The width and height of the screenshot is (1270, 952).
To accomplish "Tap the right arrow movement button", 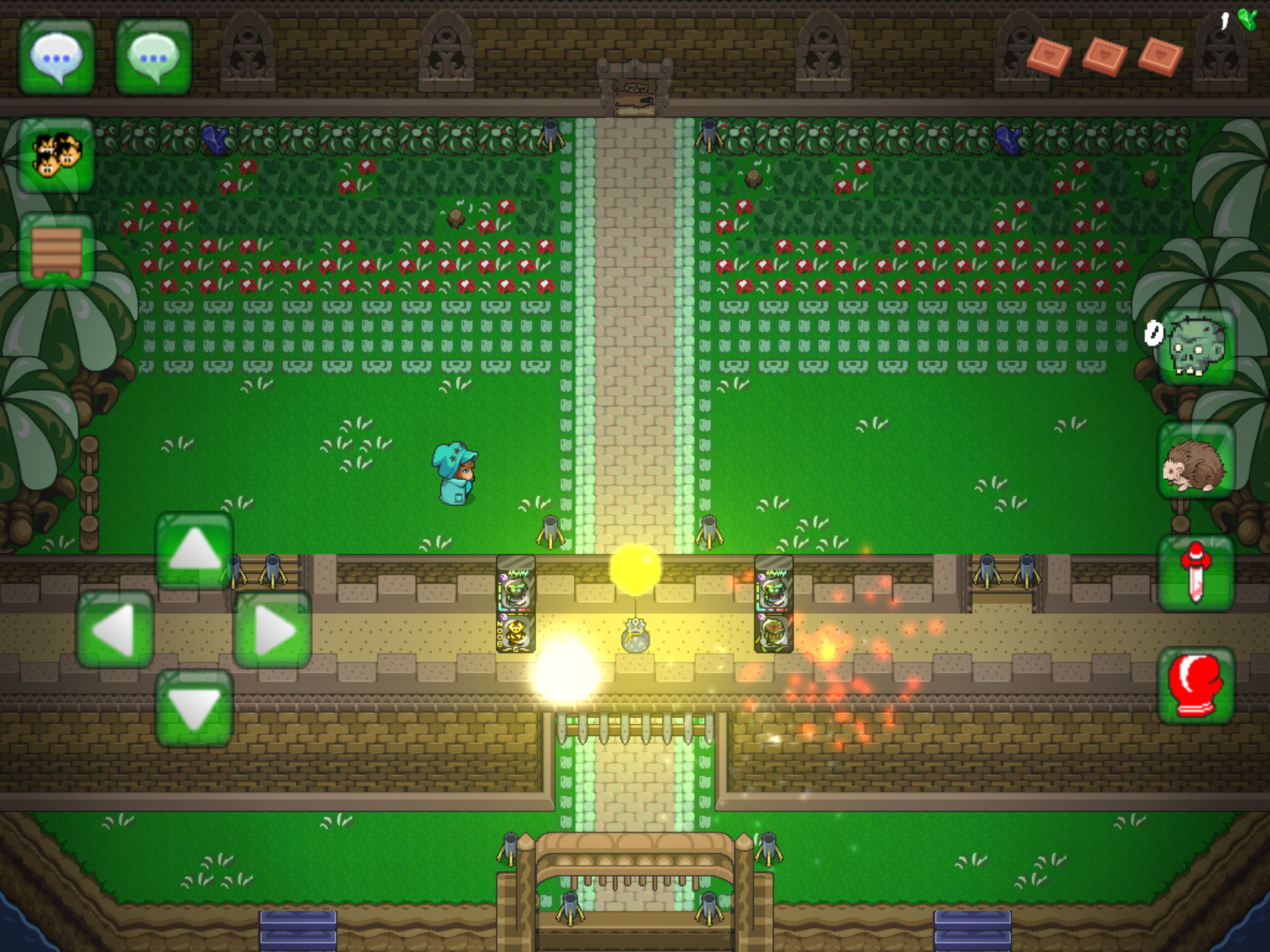I will click(272, 630).
